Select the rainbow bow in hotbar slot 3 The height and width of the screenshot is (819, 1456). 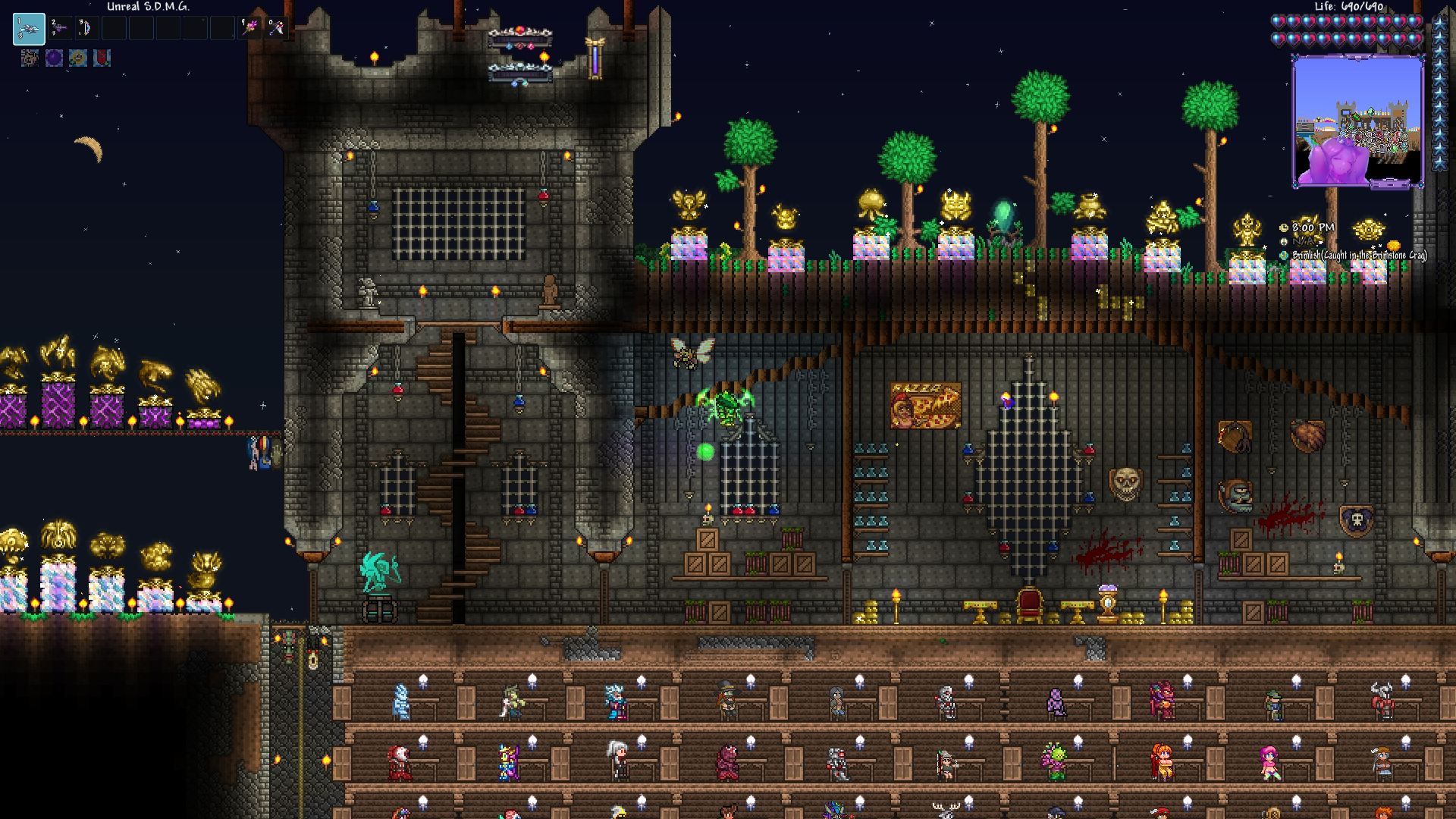point(87,27)
